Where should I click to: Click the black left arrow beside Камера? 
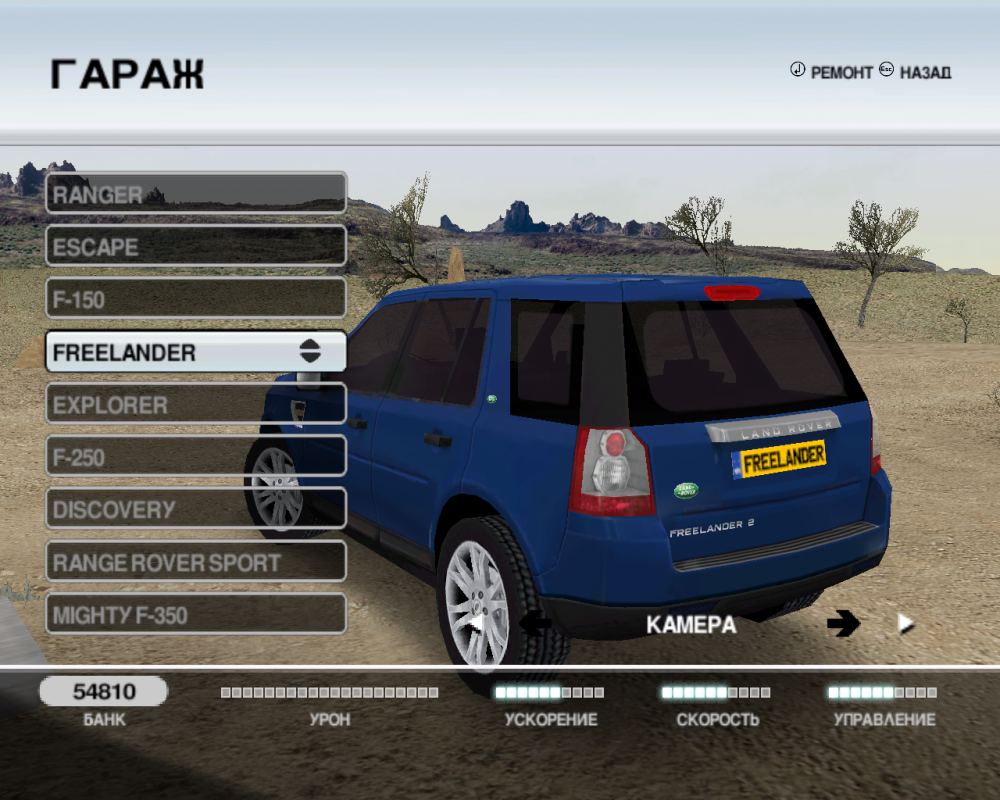[x=536, y=624]
